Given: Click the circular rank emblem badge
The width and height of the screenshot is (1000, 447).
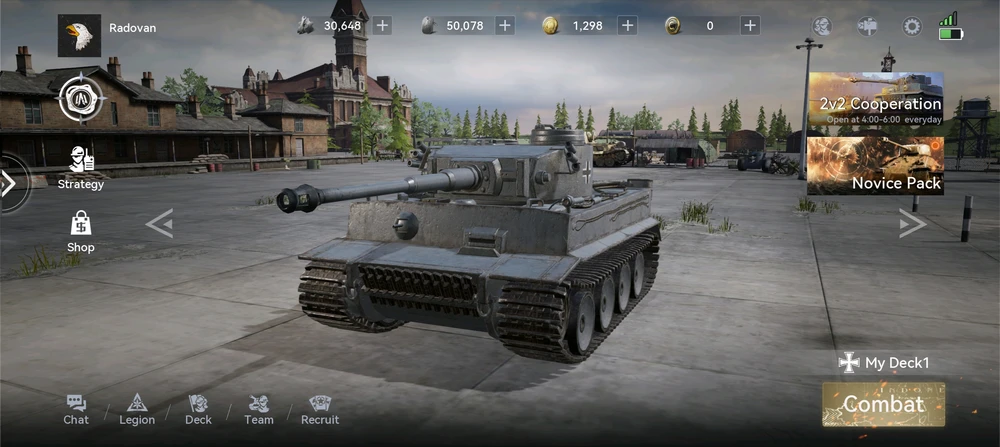Looking at the screenshot, I should tap(80, 97).
